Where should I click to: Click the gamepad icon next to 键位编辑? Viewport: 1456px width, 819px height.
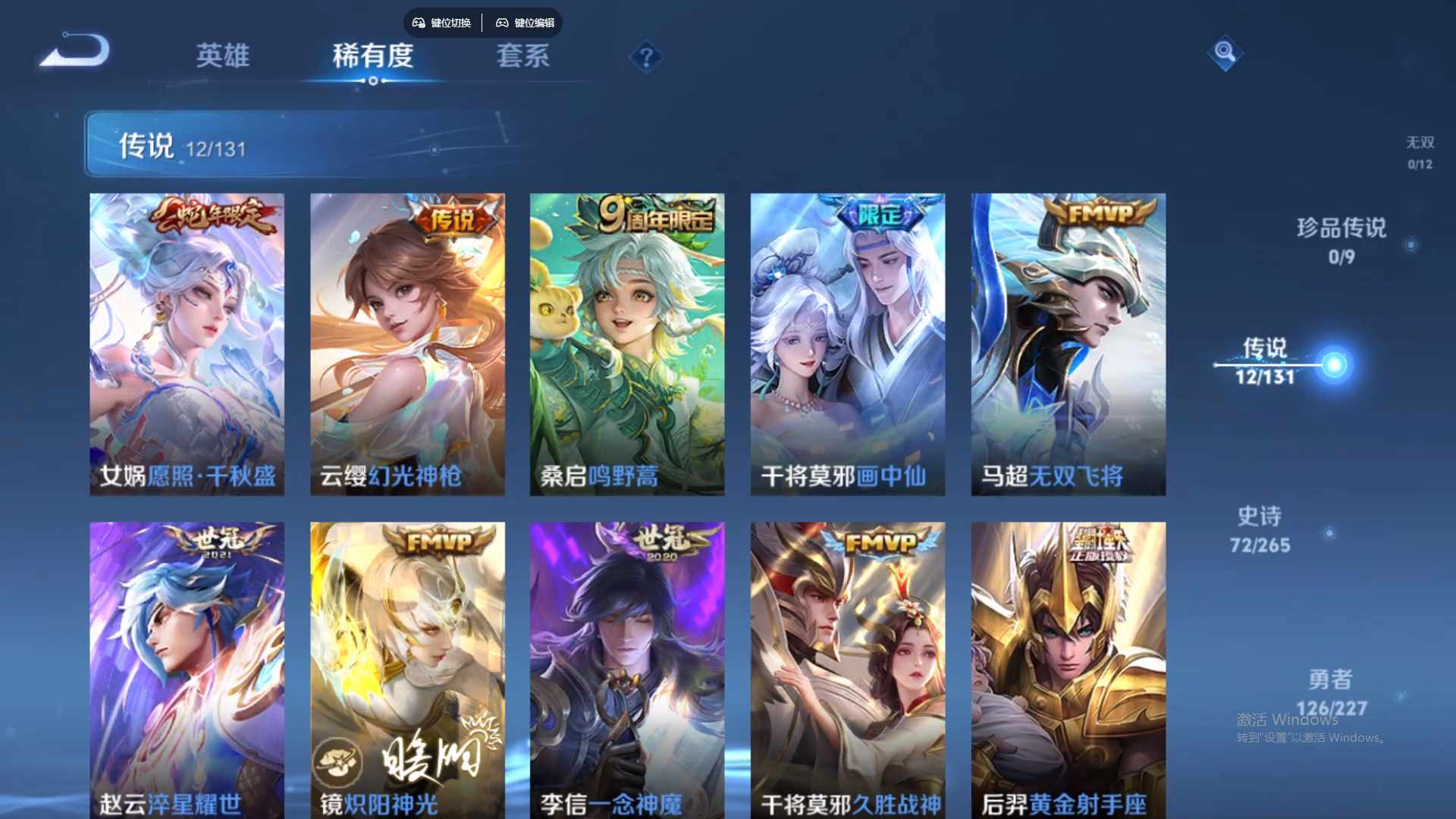point(503,23)
